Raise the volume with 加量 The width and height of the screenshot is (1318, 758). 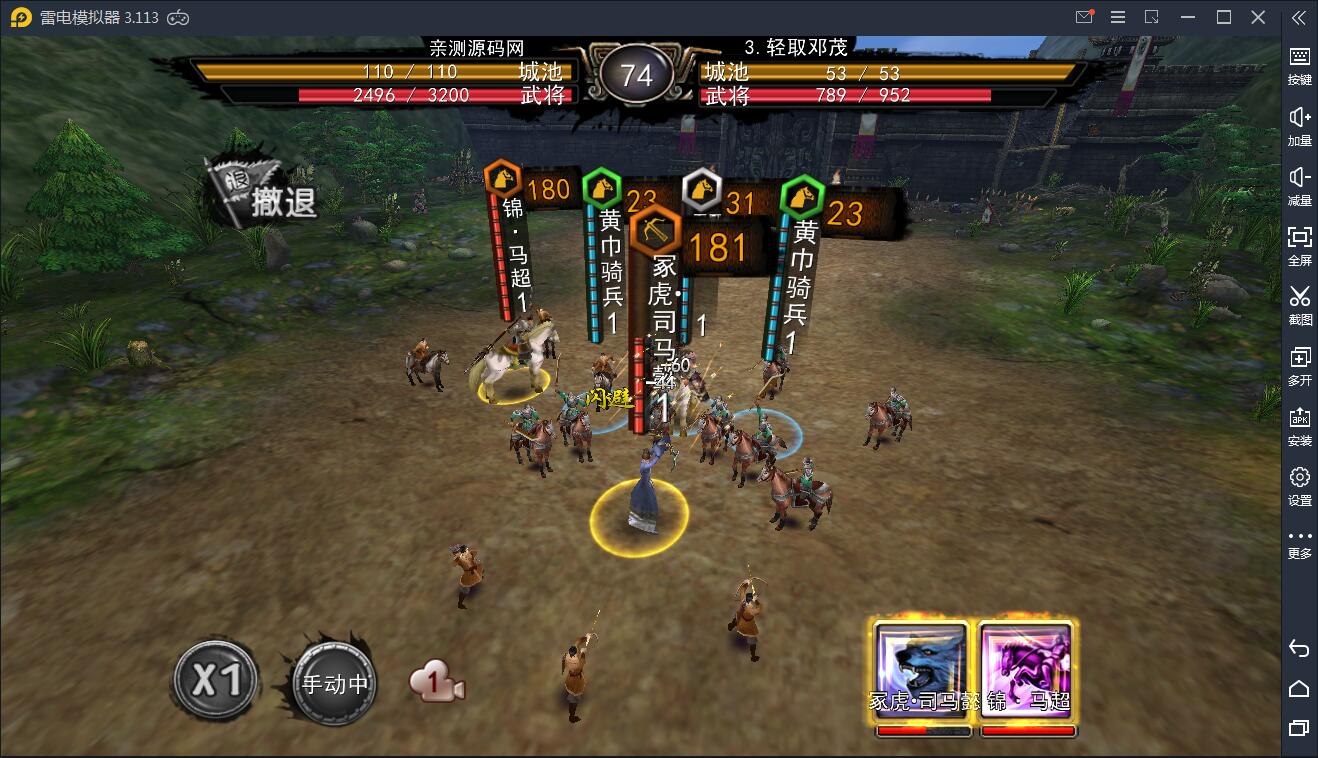pos(1299,126)
